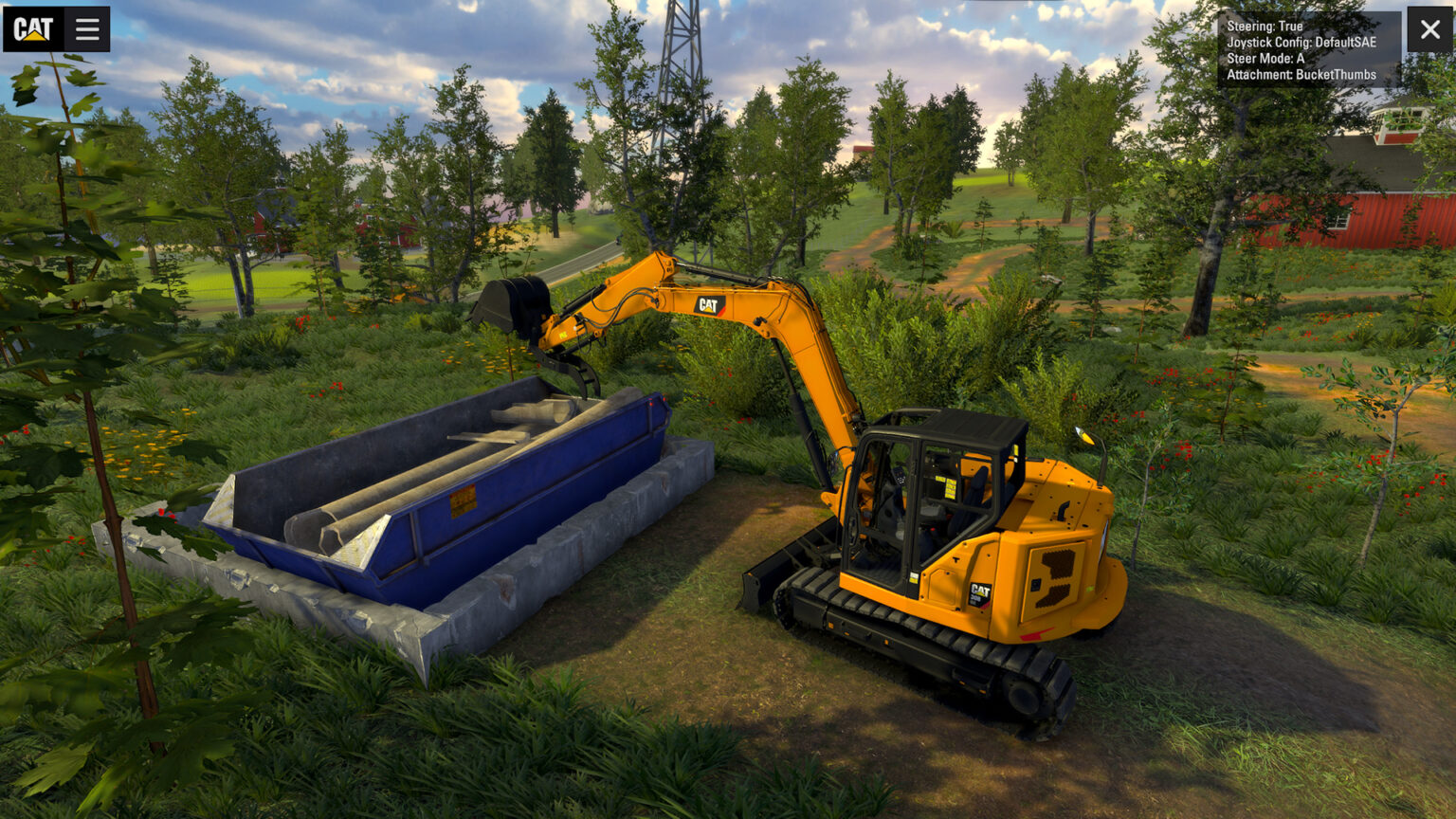Enable a different Attachment than BucketThumbs

(x=1301, y=73)
